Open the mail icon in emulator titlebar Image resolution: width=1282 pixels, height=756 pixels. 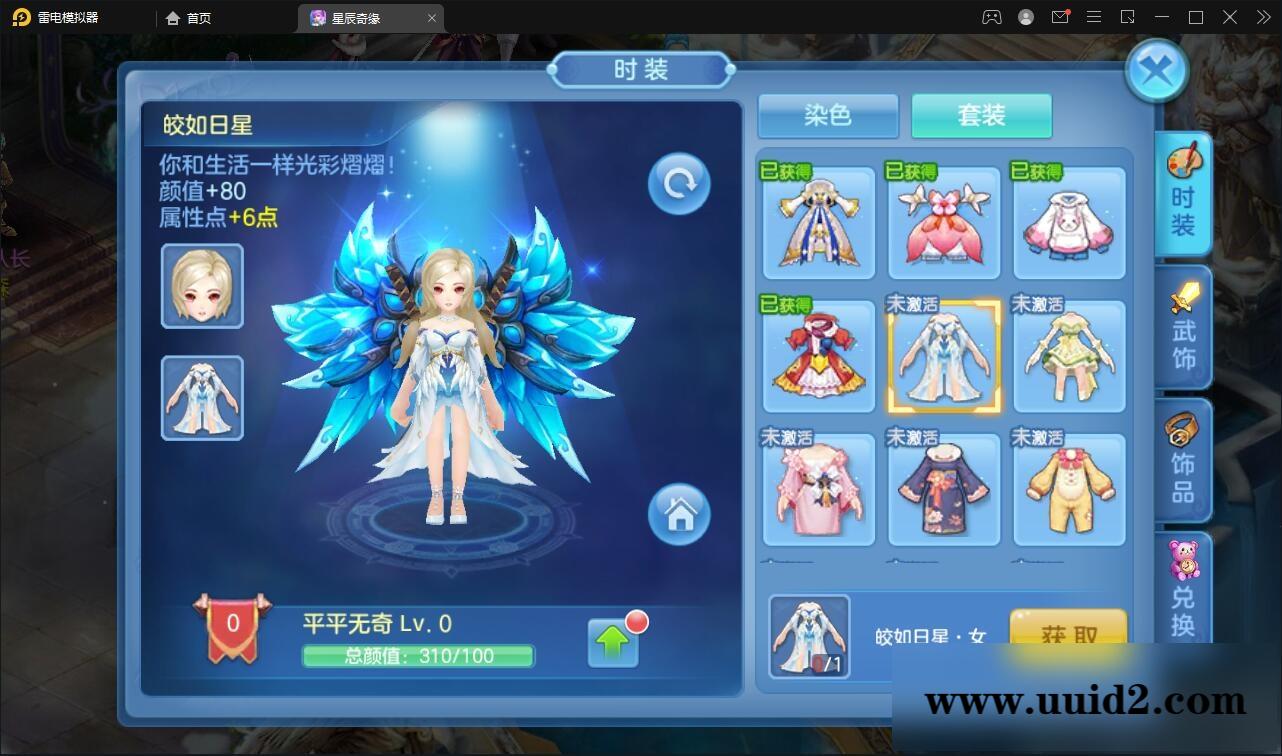point(1061,17)
